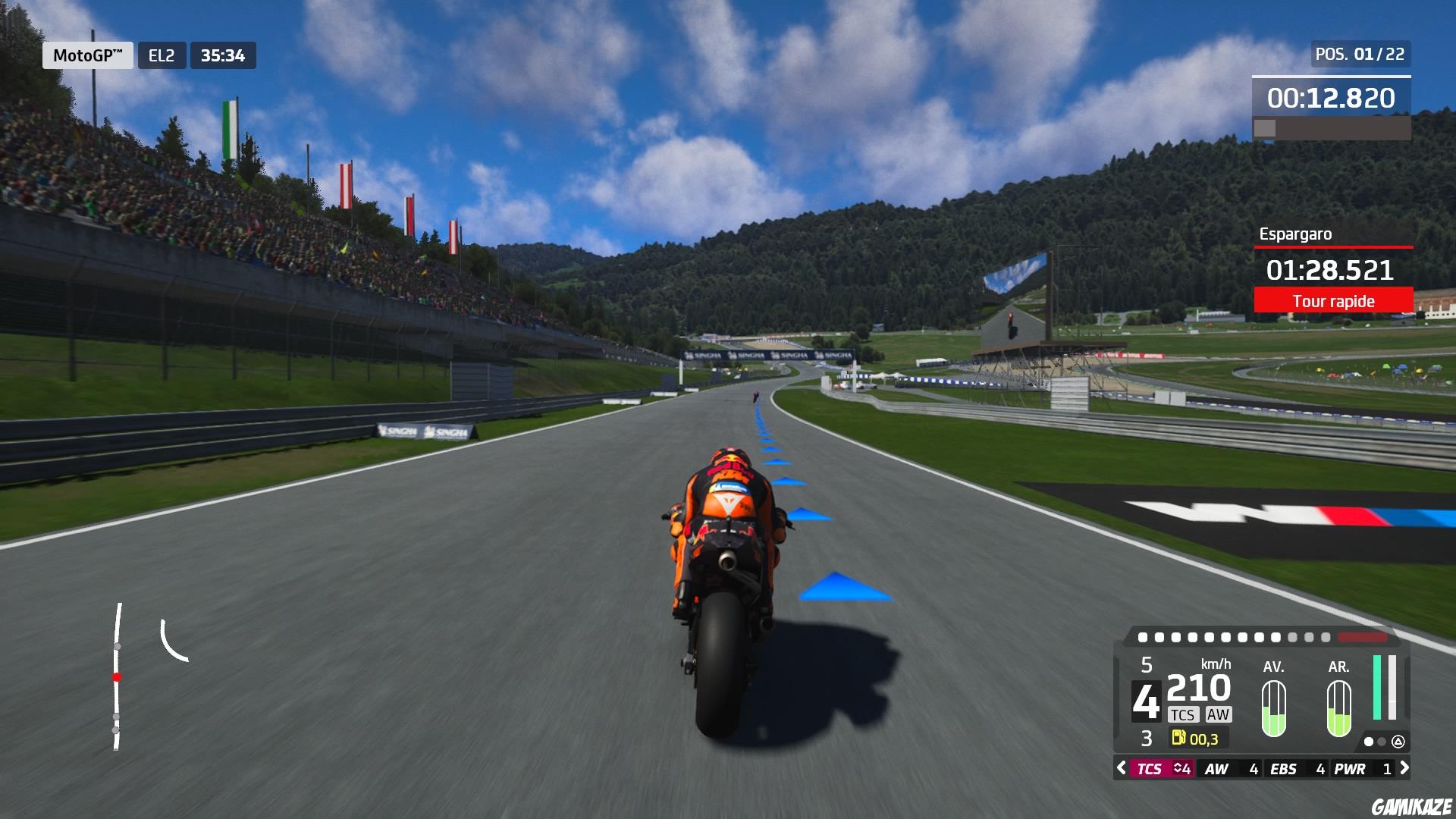This screenshot has width=1456, height=819.
Task: Toggle the TCS badge under the speedometer
Action: pyautogui.click(x=1183, y=714)
